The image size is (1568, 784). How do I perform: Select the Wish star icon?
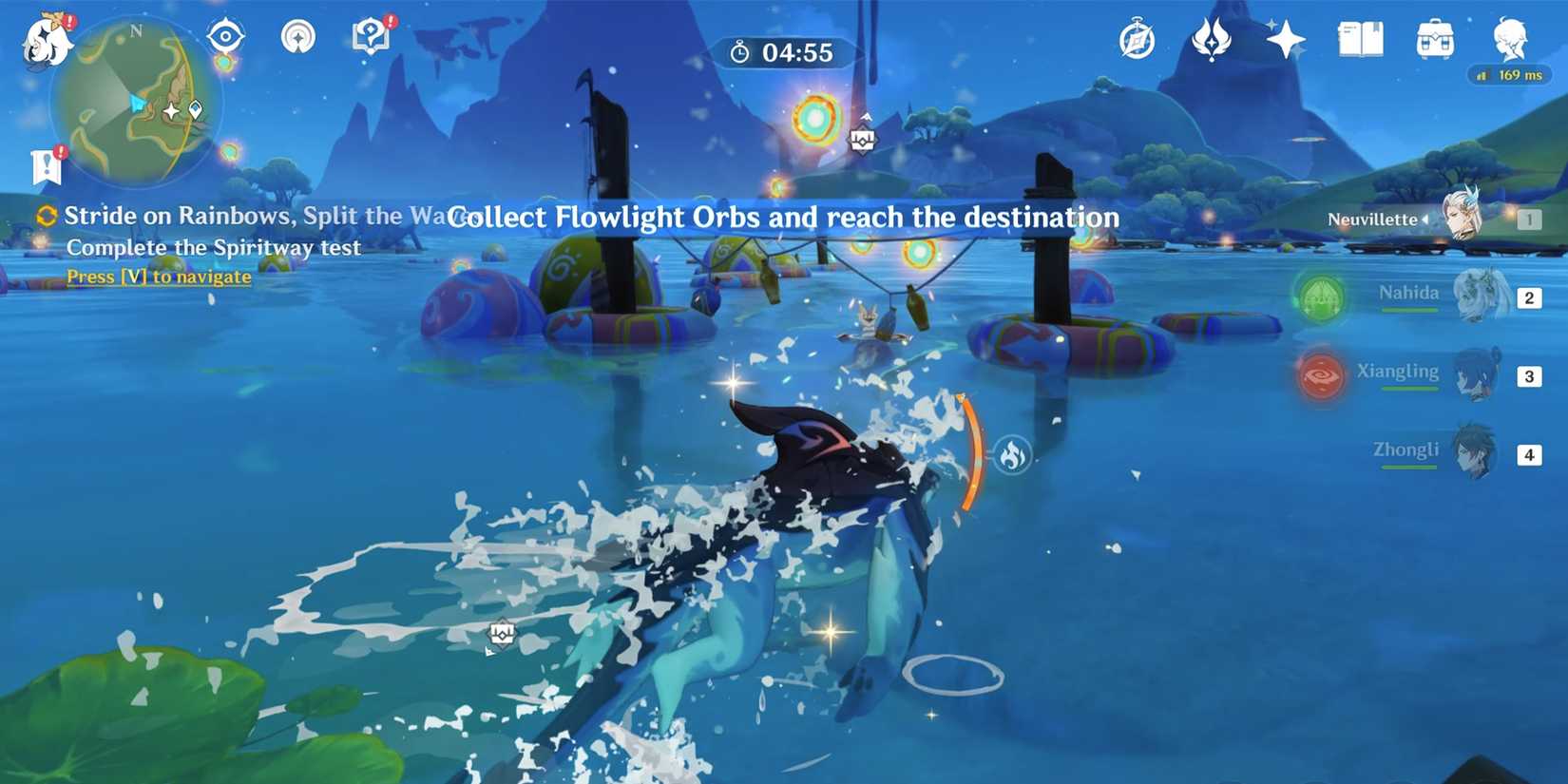click(1286, 40)
